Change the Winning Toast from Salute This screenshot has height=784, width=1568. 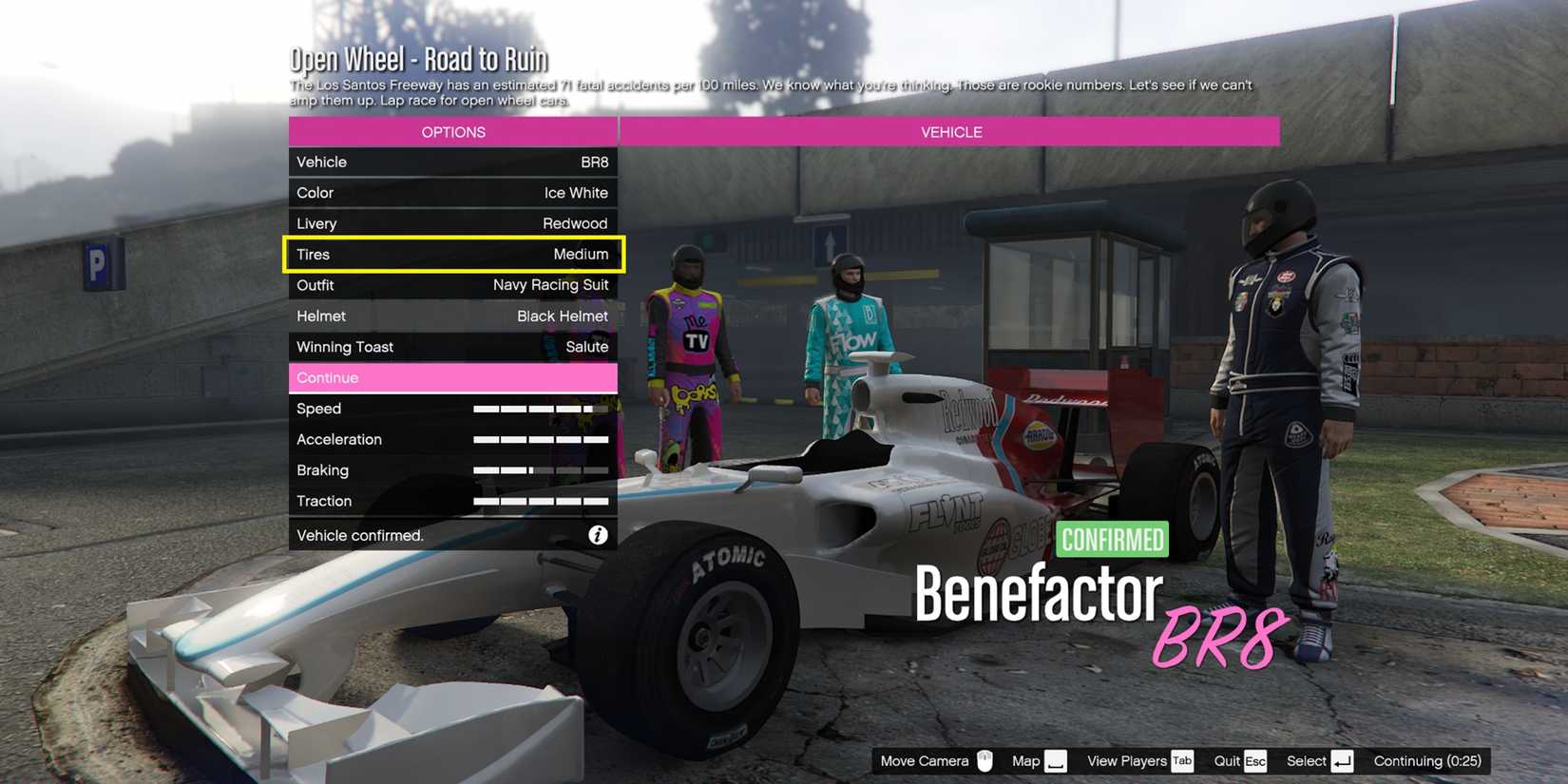pyautogui.click(x=453, y=346)
